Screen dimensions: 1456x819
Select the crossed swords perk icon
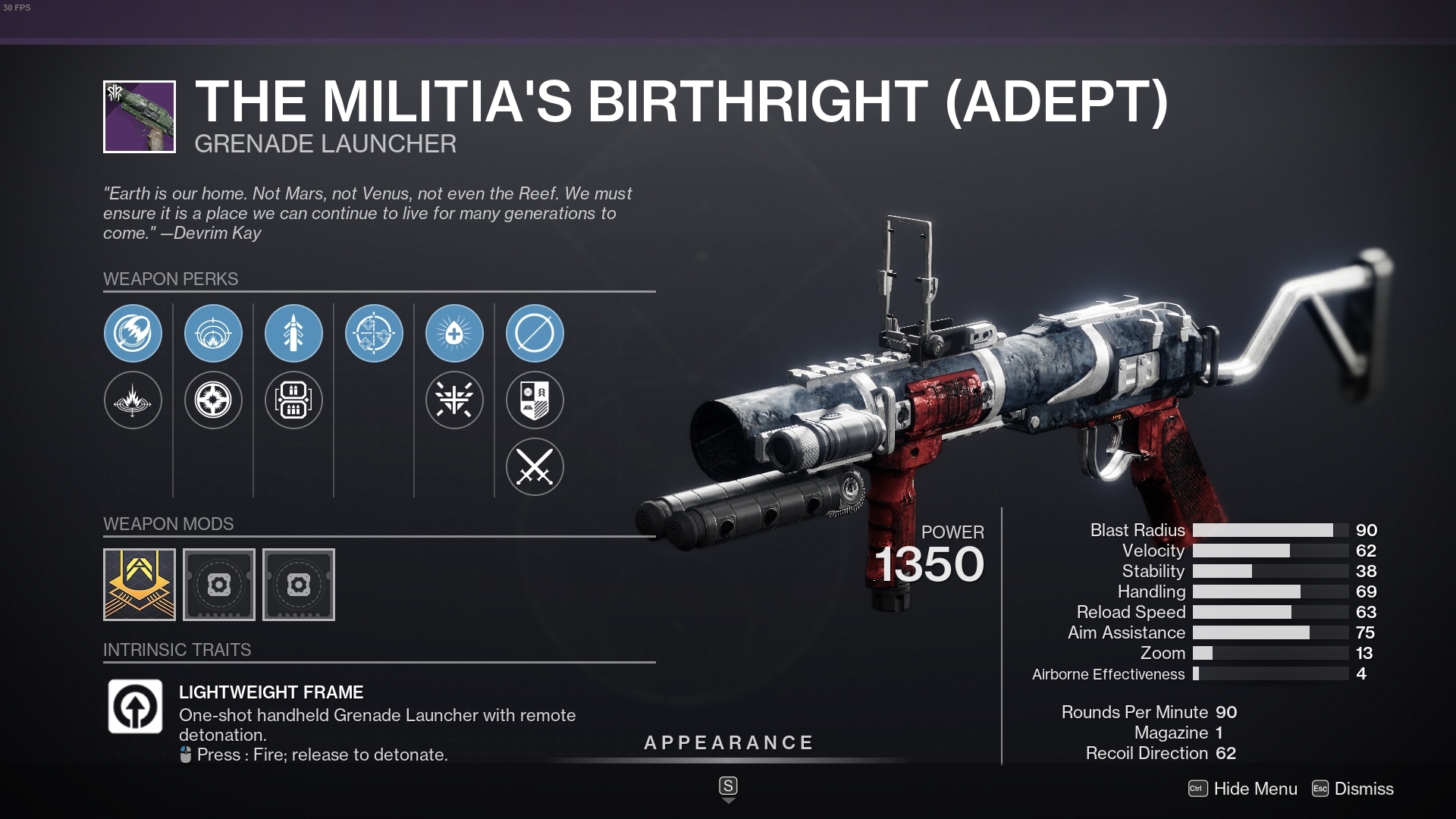[x=535, y=467]
